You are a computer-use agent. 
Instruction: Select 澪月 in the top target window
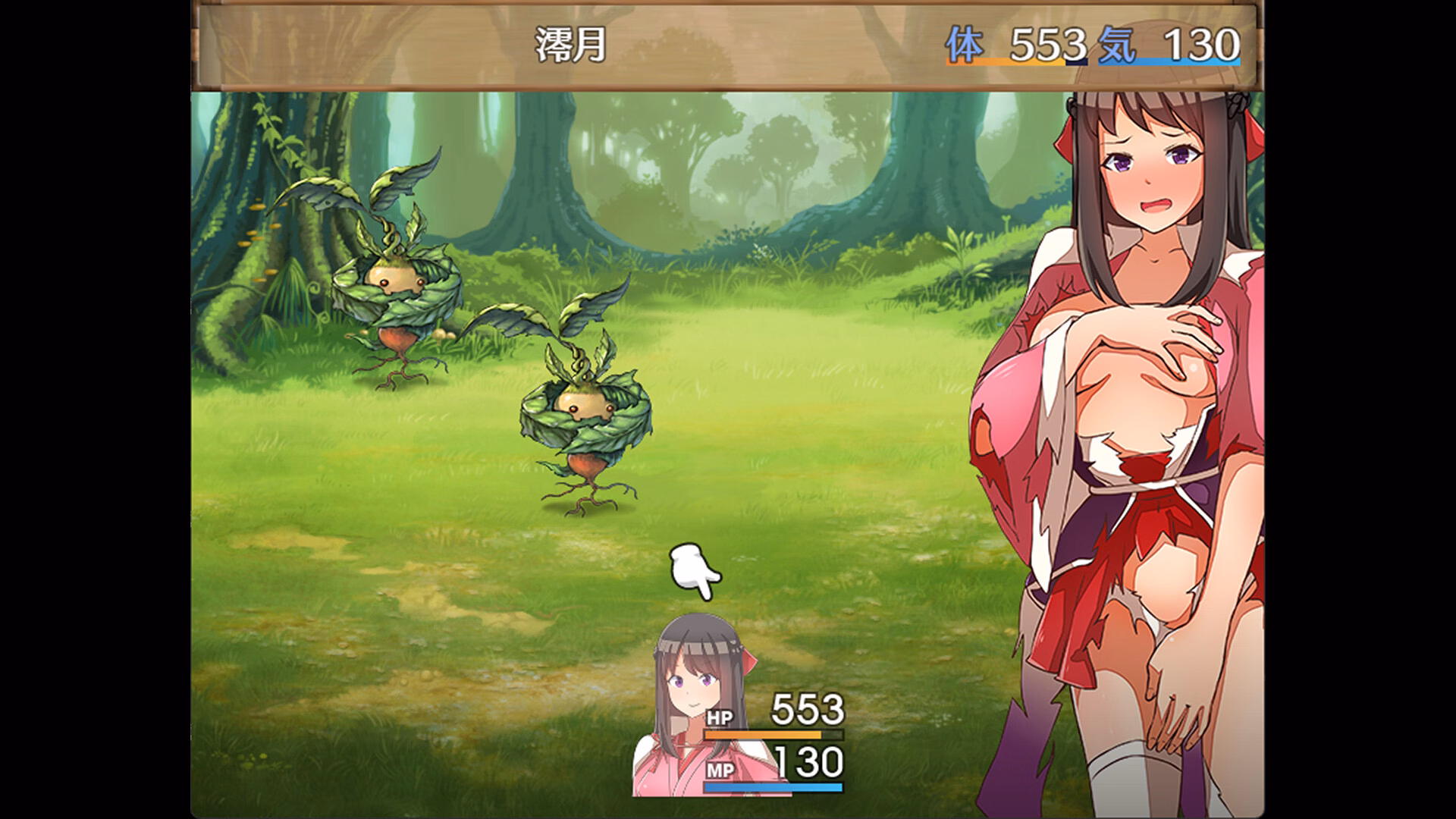point(570,45)
